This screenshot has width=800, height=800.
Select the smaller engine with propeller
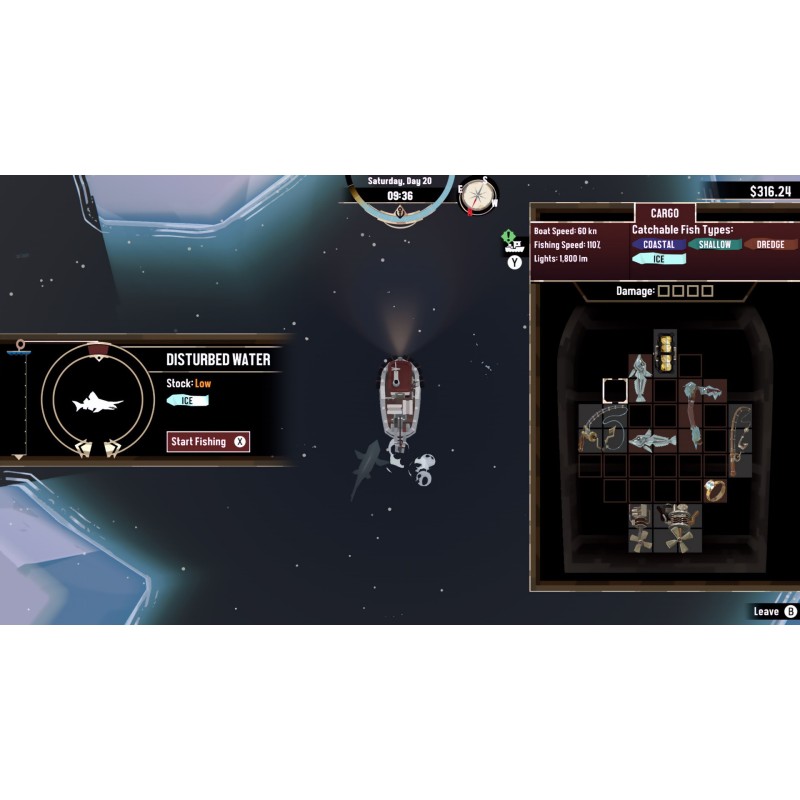click(x=640, y=526)
